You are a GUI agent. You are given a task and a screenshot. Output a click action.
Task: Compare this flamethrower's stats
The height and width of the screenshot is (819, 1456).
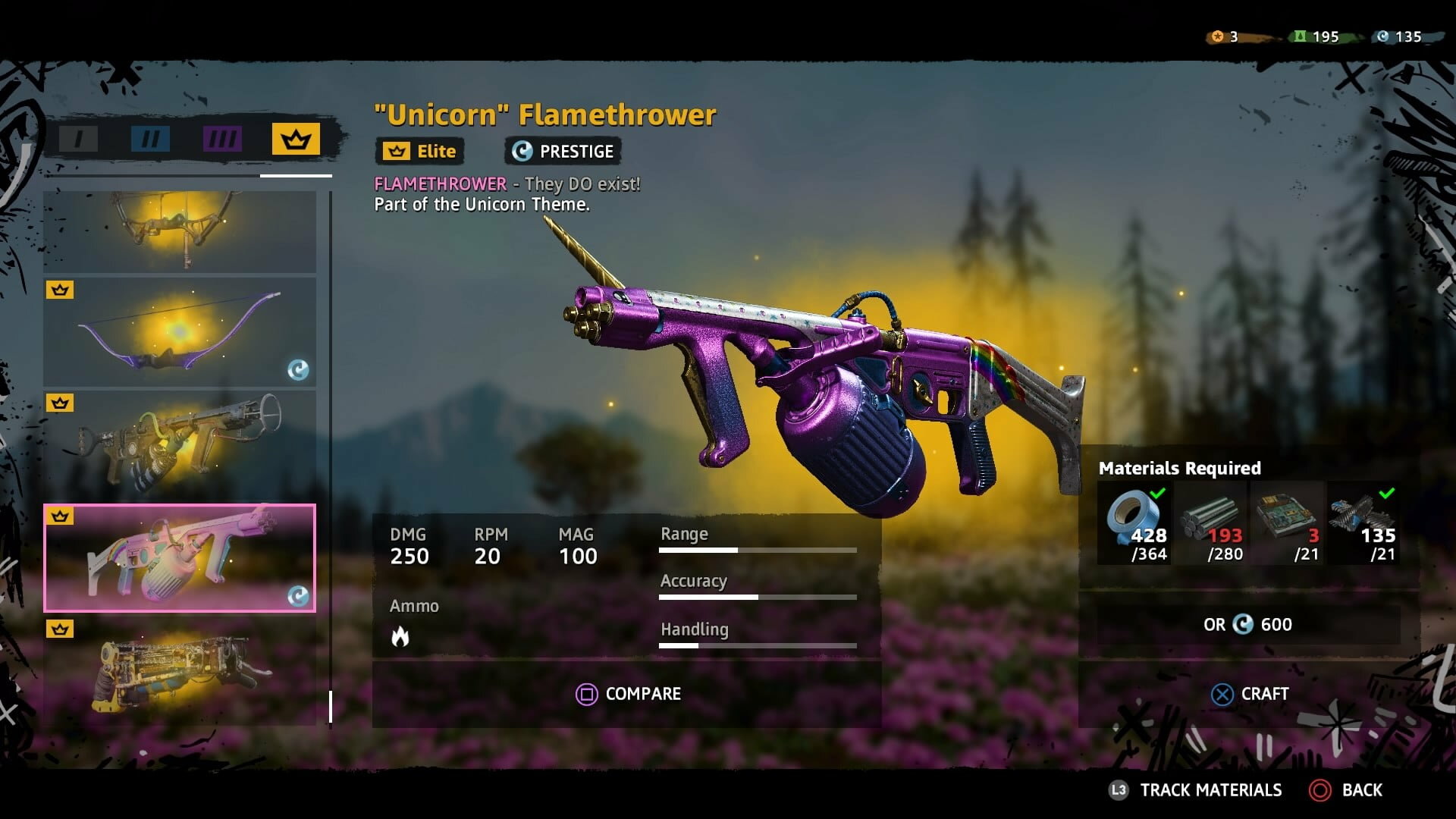click(x=628, y=694)
